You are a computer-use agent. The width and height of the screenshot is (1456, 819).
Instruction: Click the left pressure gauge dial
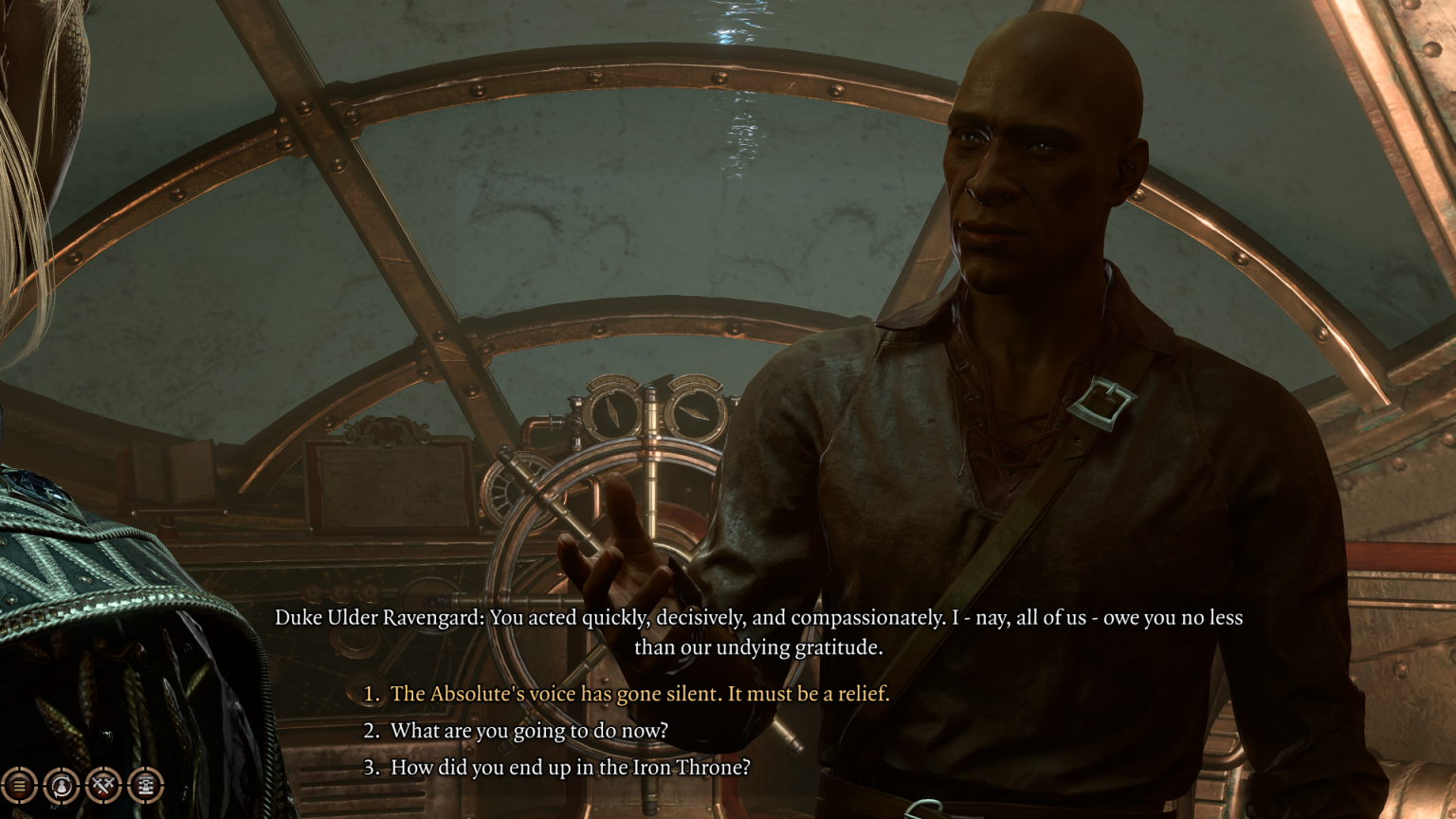pyautogui.click(x=611, y=409)
